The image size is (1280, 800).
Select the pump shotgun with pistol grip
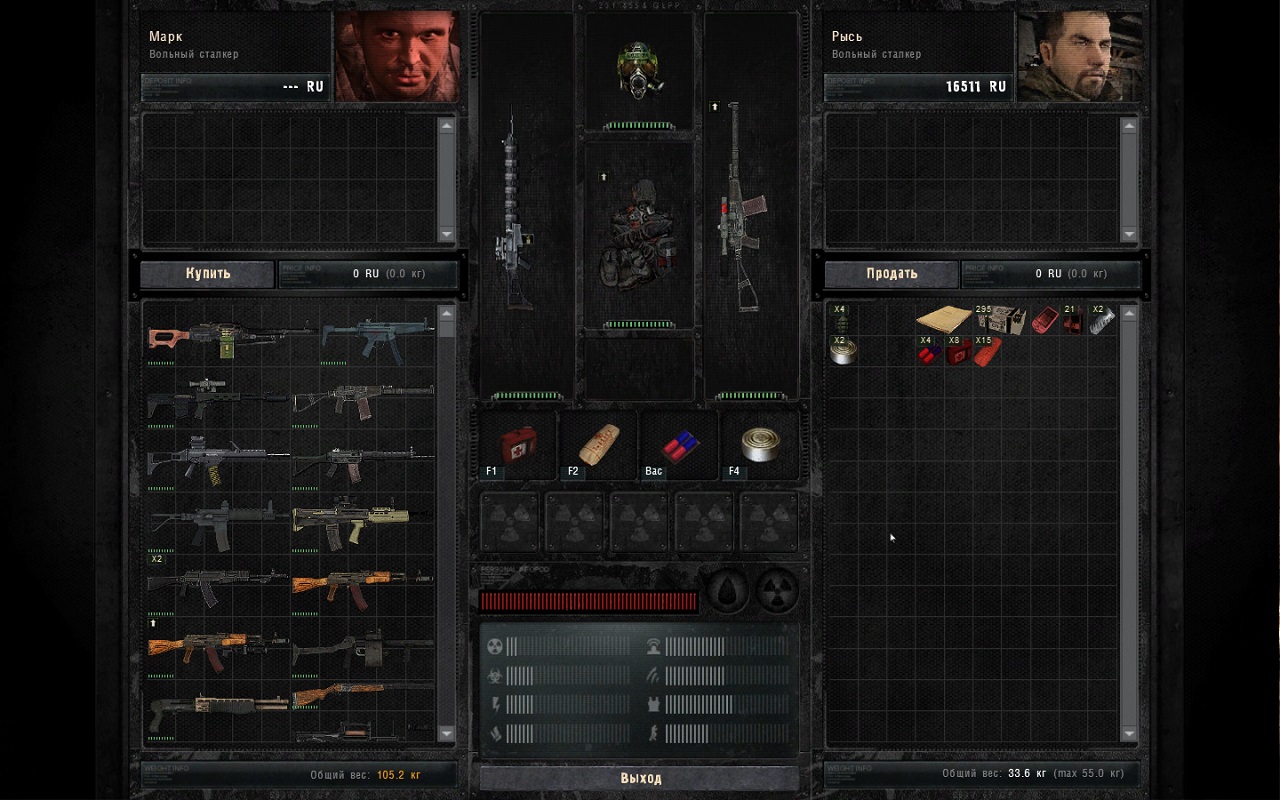(x=215, y=708)
